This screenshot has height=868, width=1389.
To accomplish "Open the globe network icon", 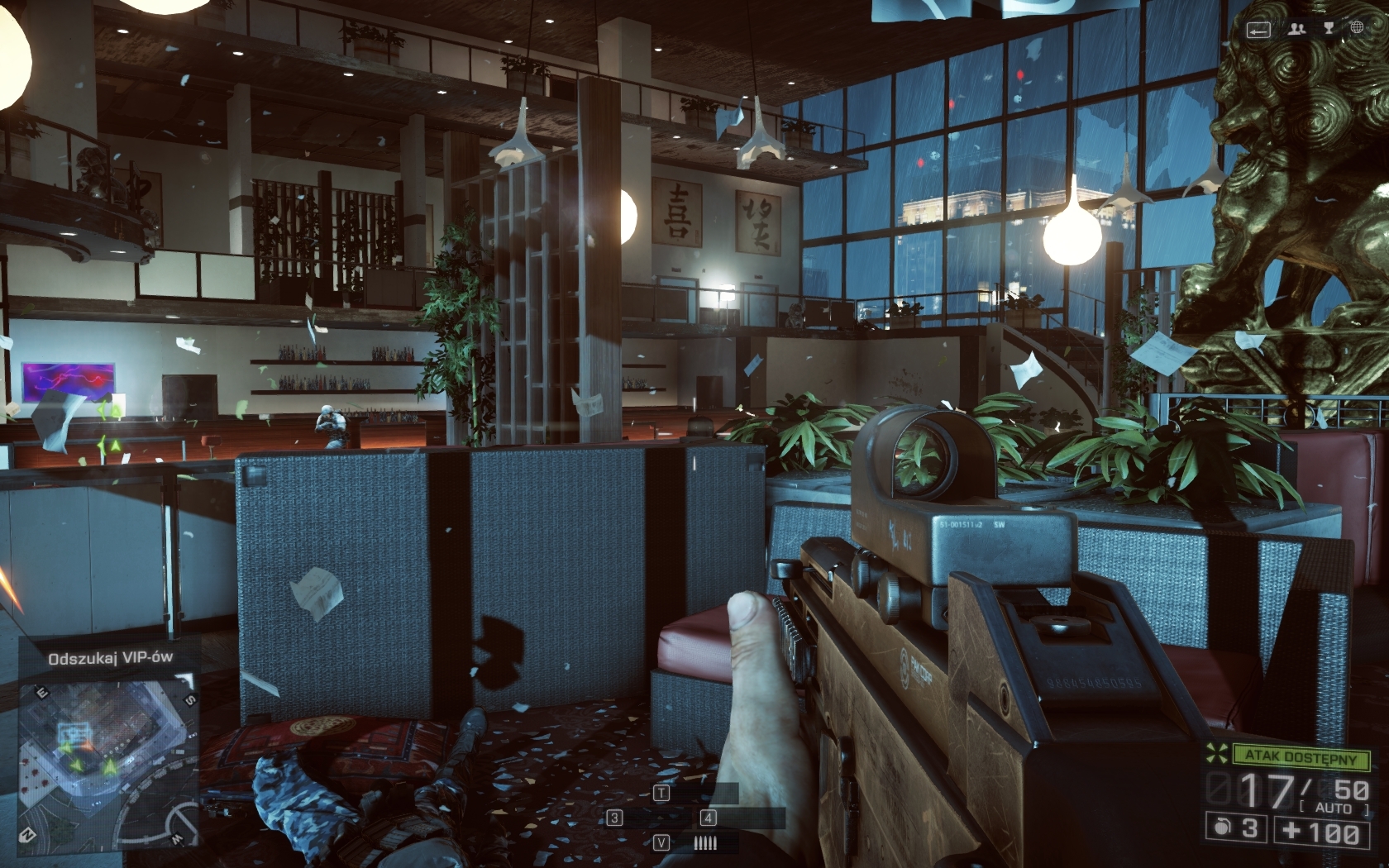I will [x=1357, y=29].
